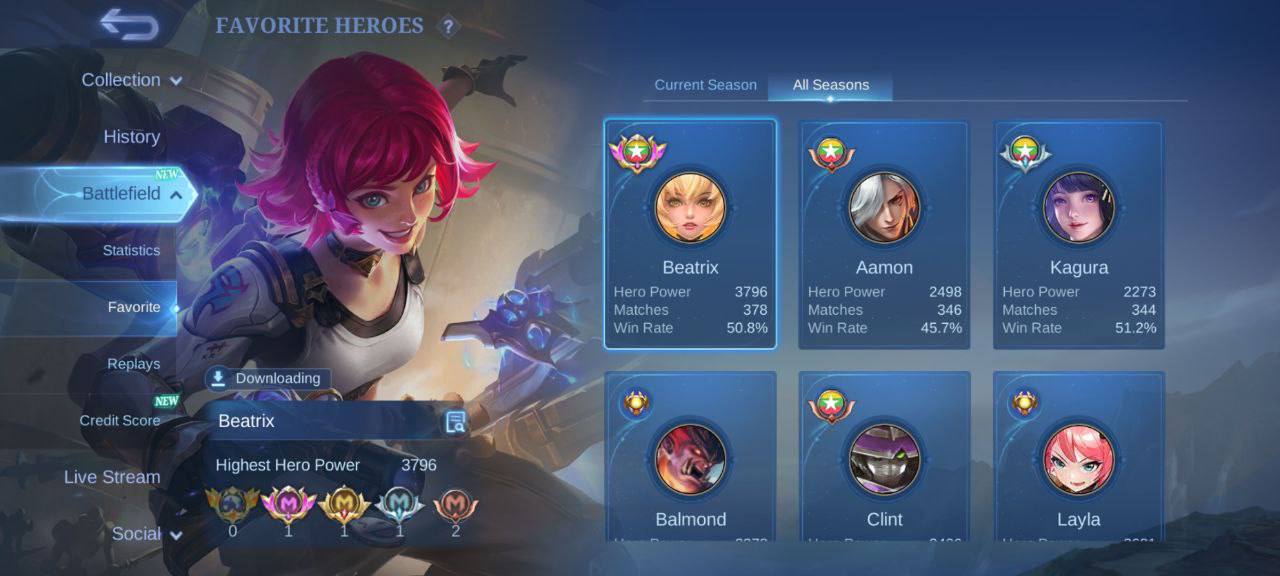Select the Aamon hero card
1280x576 pixels.
[x=884, y=234]
